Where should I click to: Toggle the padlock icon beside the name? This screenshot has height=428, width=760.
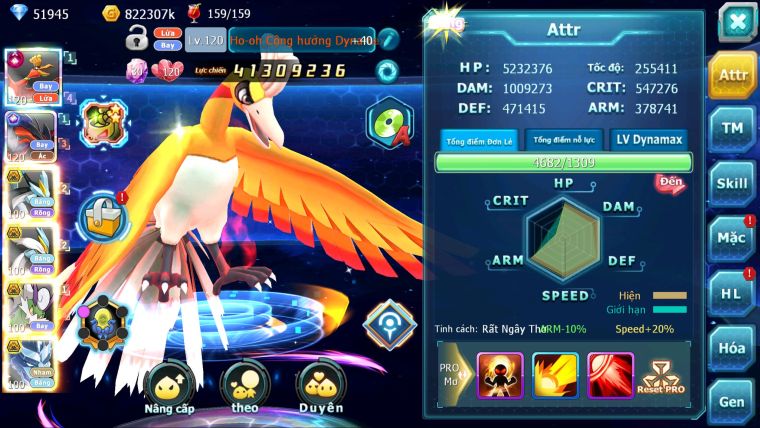137,39
